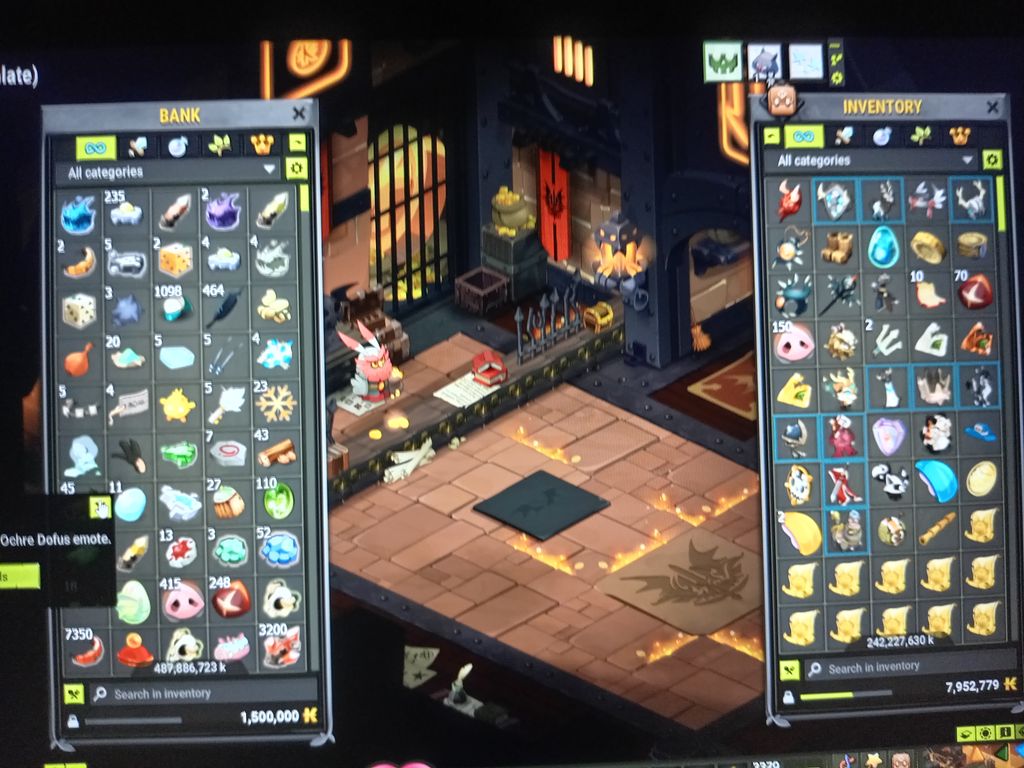
Task: Select the turquoise egg in the Inventory
Action: click(883, 245)
